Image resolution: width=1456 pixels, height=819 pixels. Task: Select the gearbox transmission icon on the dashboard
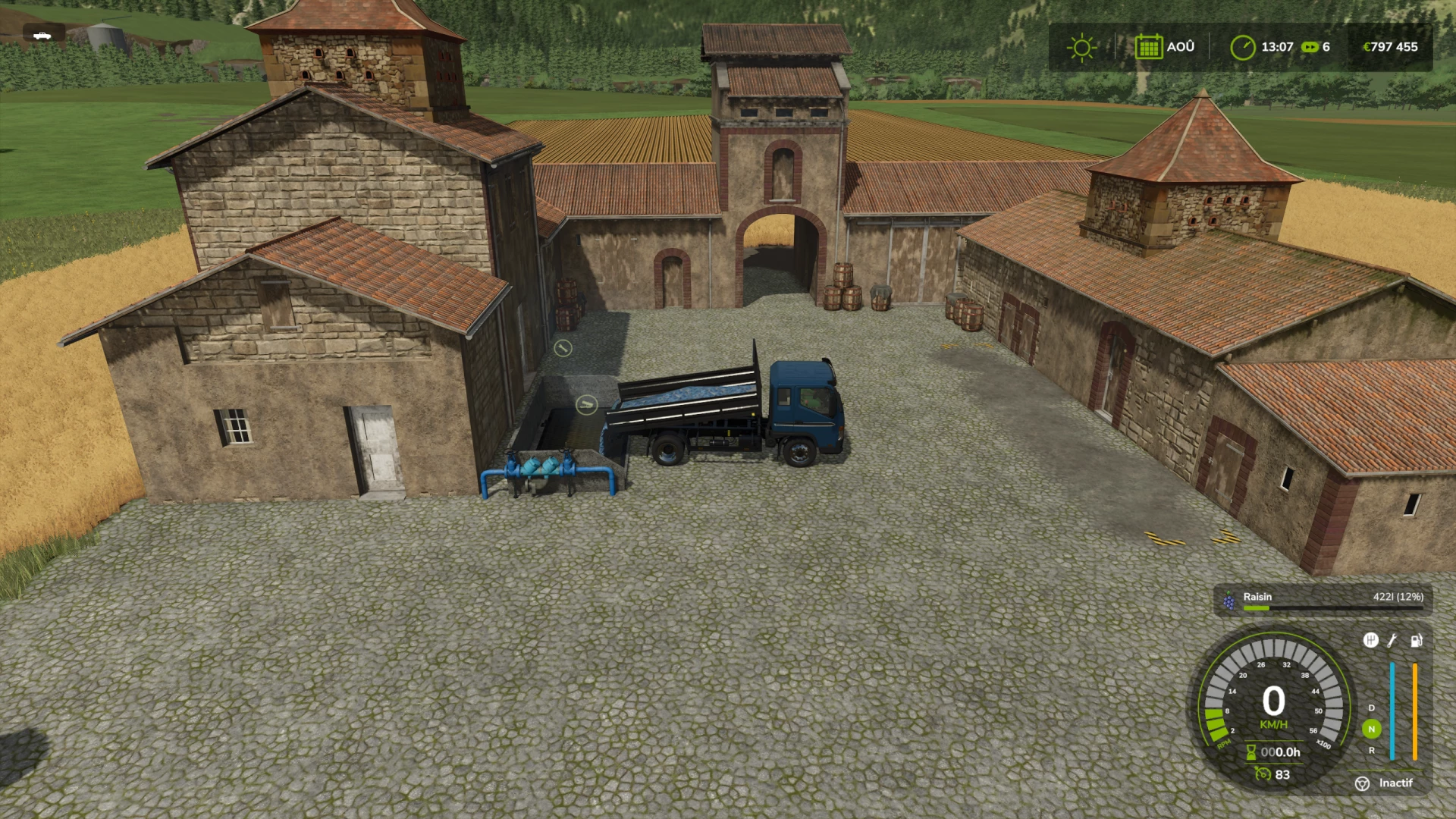(x=1370, y=641)
